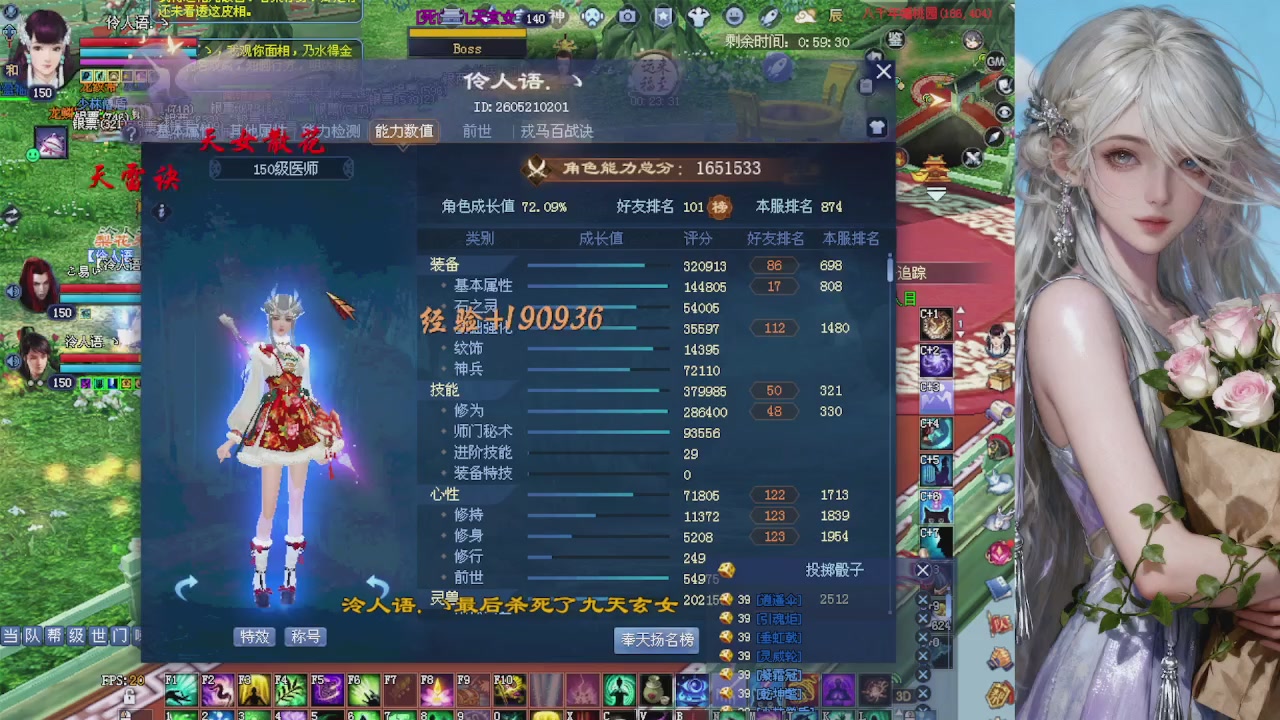Open the 戎马百战诀 tab
1280x720 pixels.
pyautogui.click(x=559, y=131)
